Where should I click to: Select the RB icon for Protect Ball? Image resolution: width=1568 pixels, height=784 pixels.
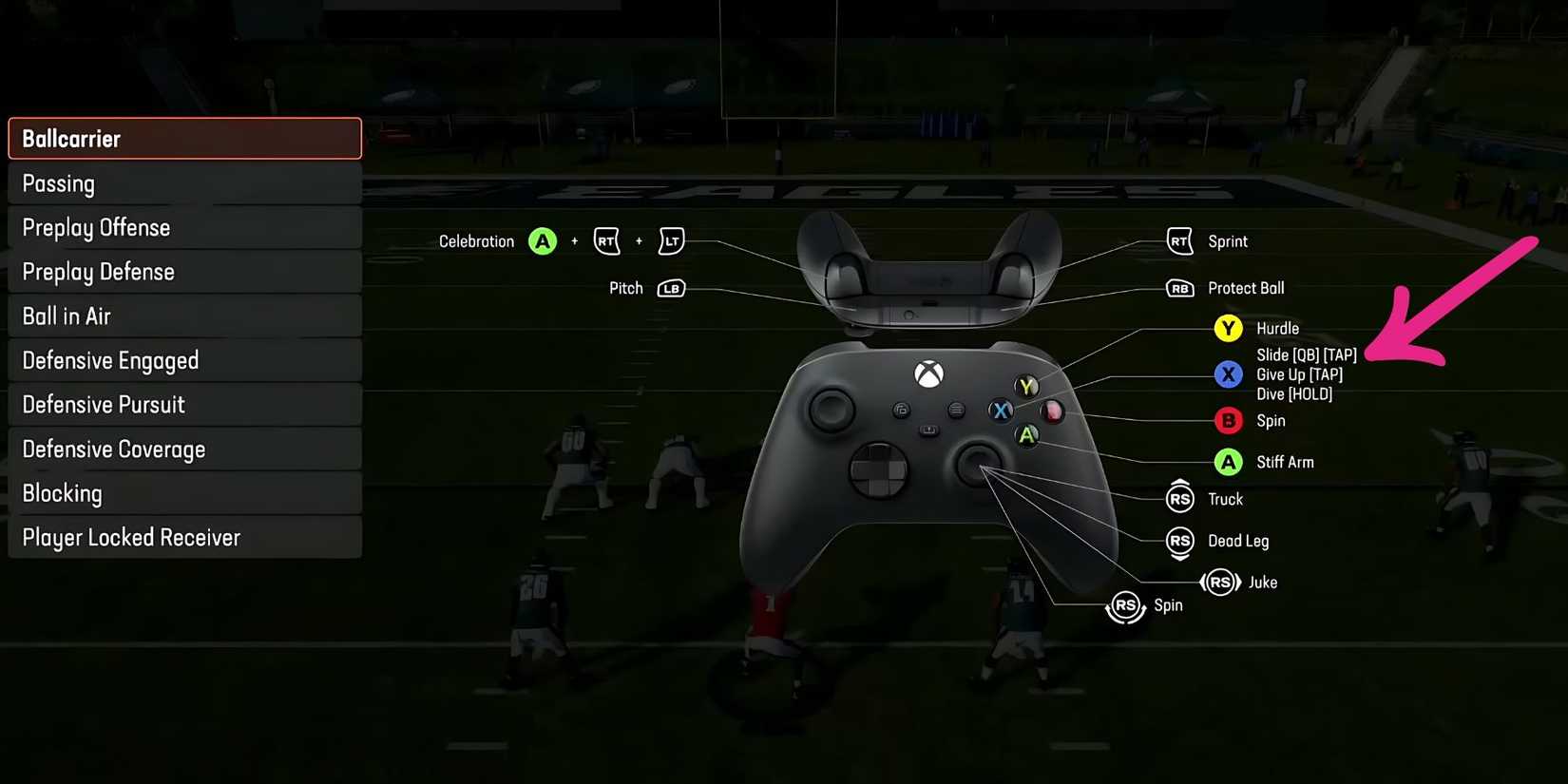click(1178, 288)
